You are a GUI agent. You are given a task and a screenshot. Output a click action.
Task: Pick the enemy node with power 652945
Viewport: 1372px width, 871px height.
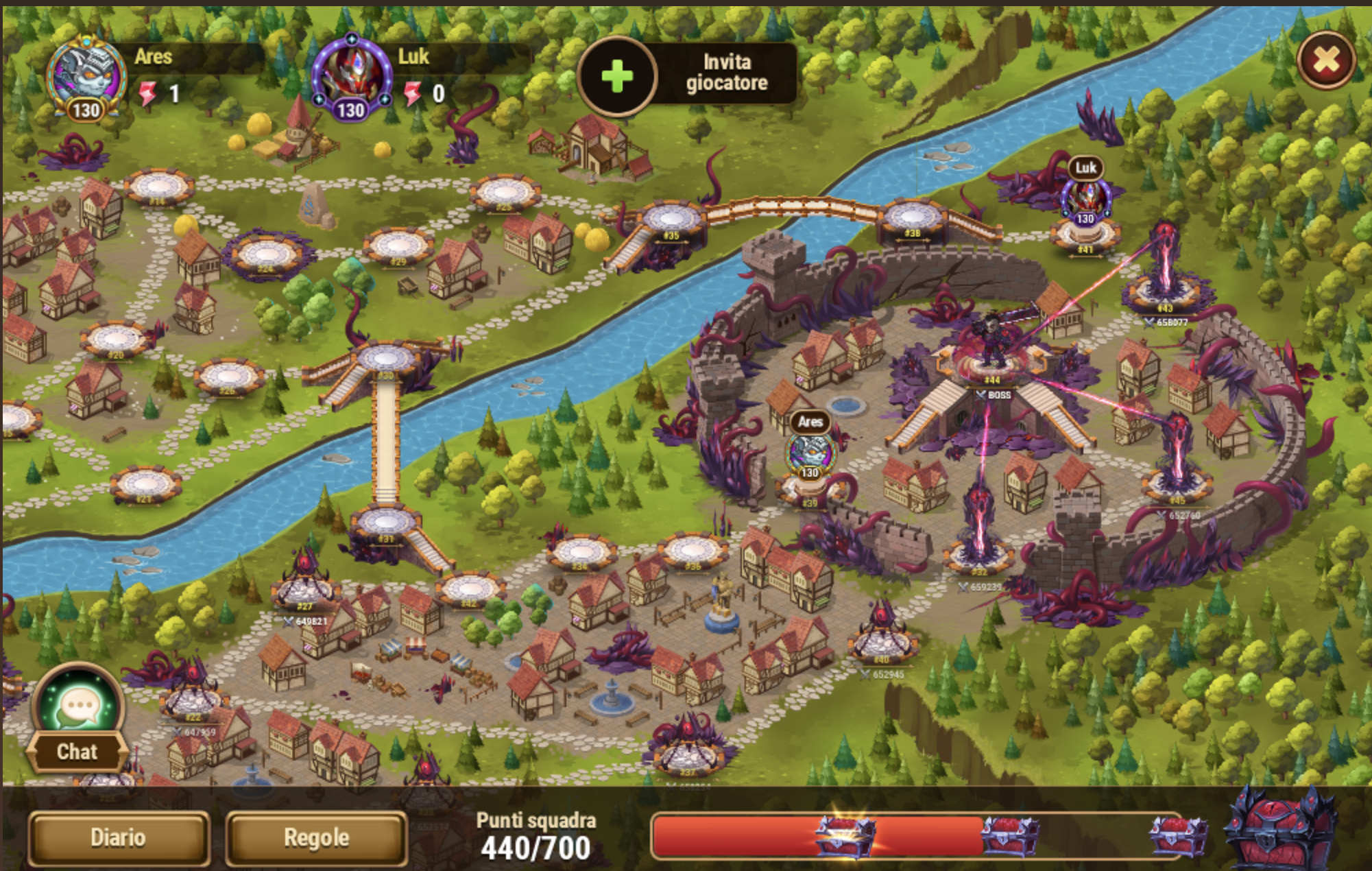(x=882, y=638)
